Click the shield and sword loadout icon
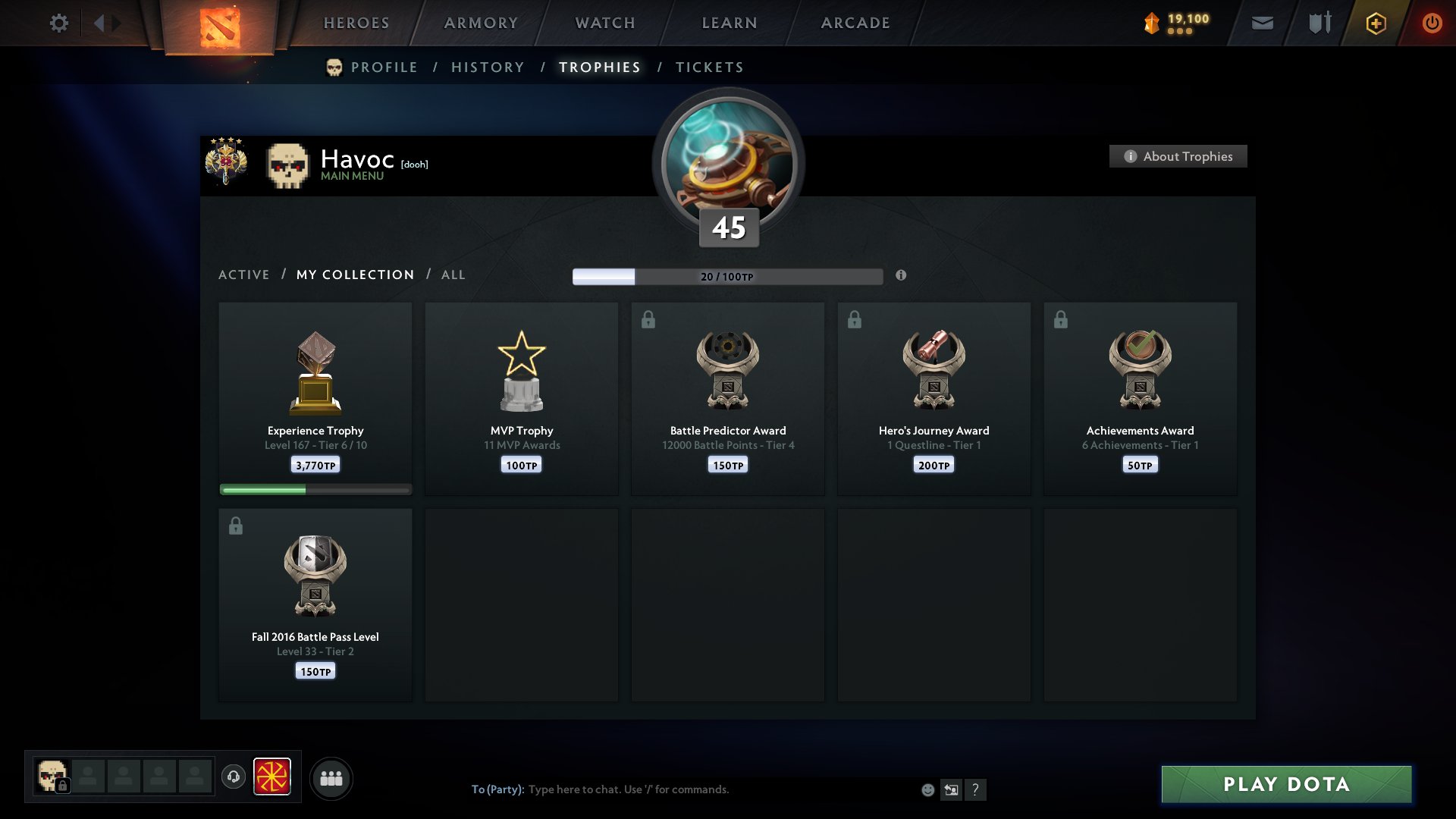 1318,23
